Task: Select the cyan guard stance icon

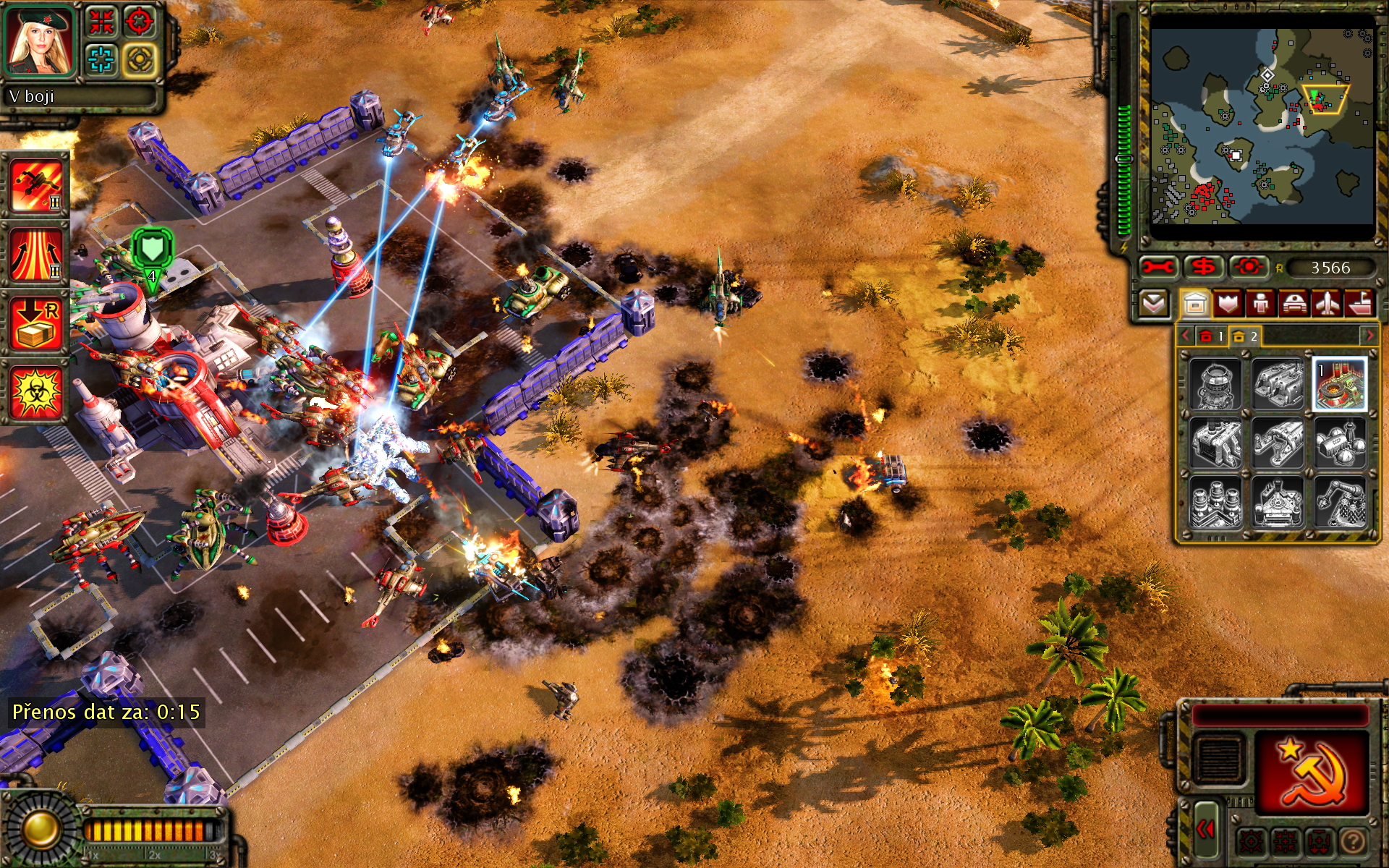Action: coord(101,59)
